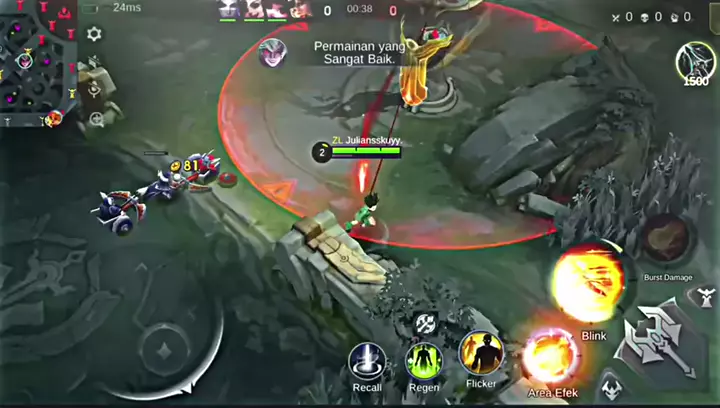
Task: Cast the Flicker battle spell
Action: [x=480, y=353]
